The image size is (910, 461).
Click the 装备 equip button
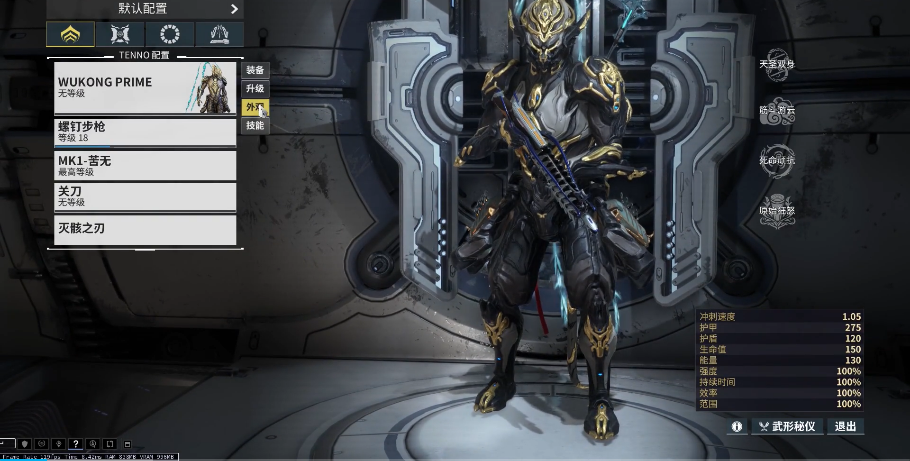click(x=255, y=70)
